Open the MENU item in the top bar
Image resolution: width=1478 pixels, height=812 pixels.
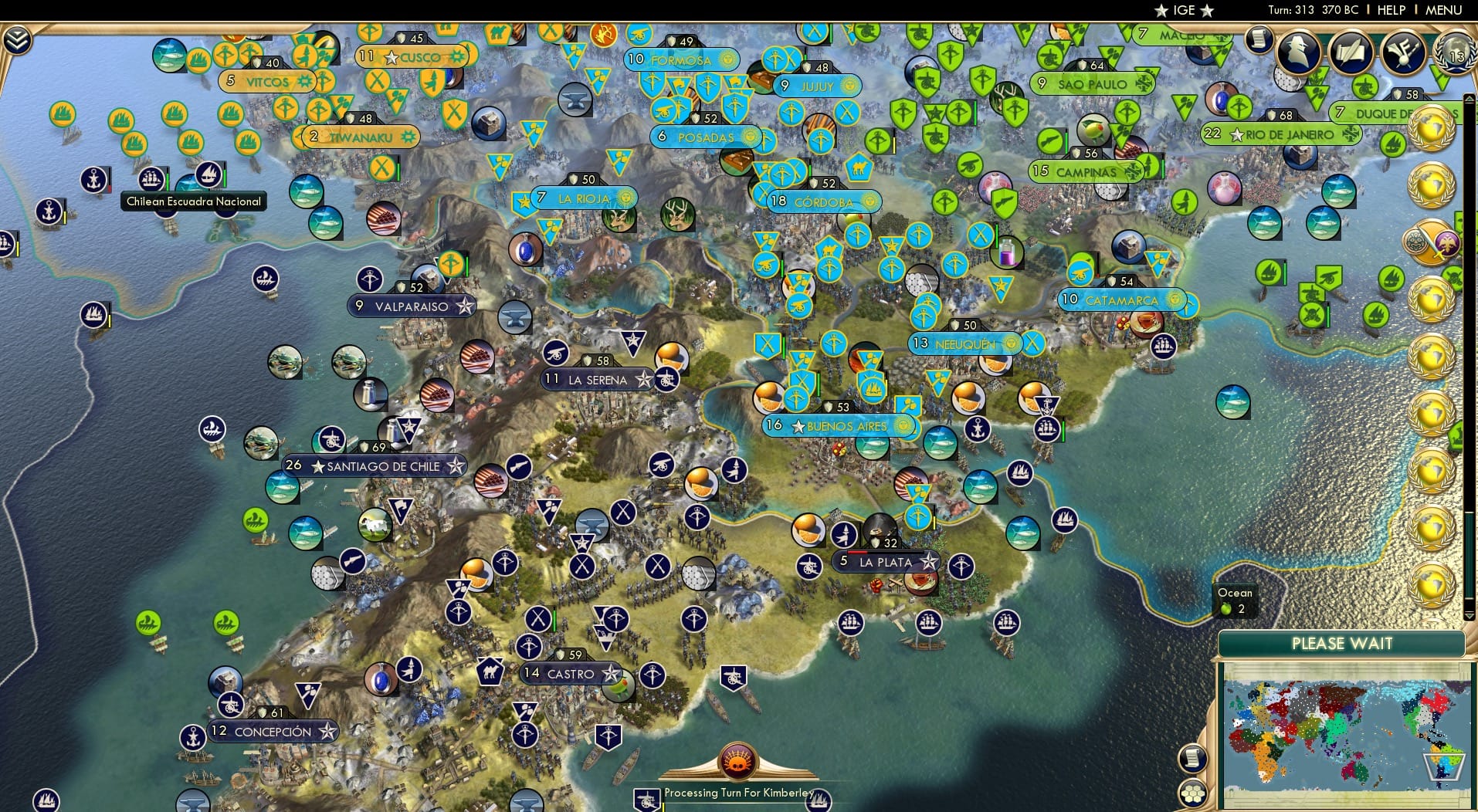pyautogui.click(x=1442, y=10)
